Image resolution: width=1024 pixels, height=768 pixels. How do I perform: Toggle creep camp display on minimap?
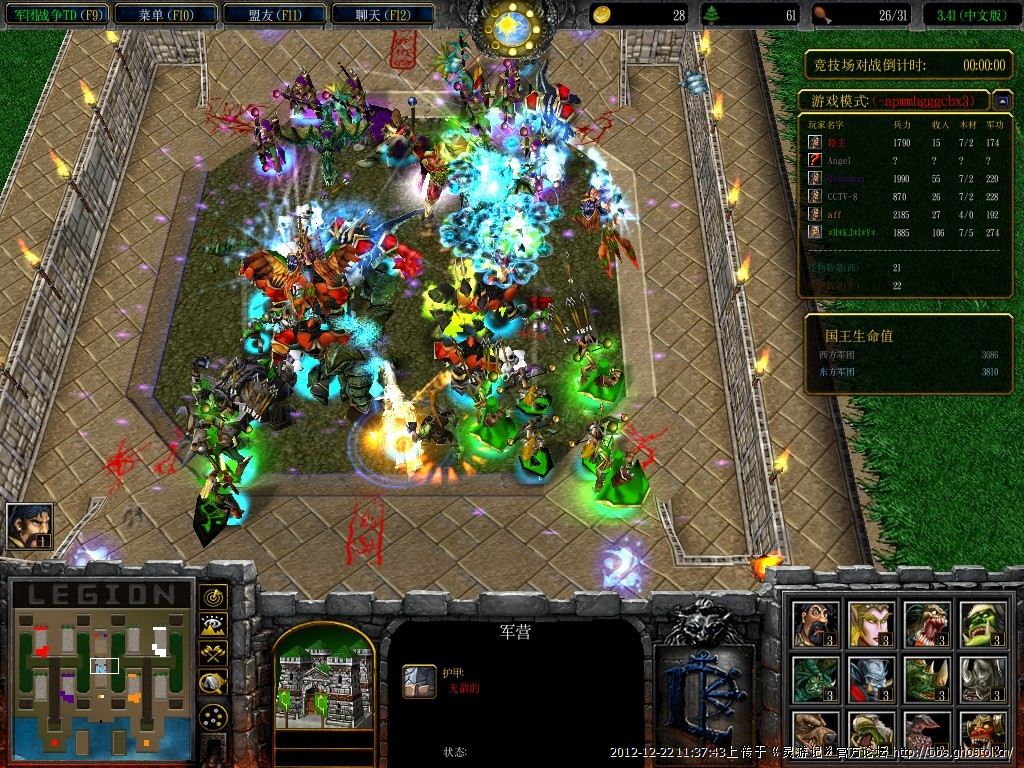(x=213, y=683)
